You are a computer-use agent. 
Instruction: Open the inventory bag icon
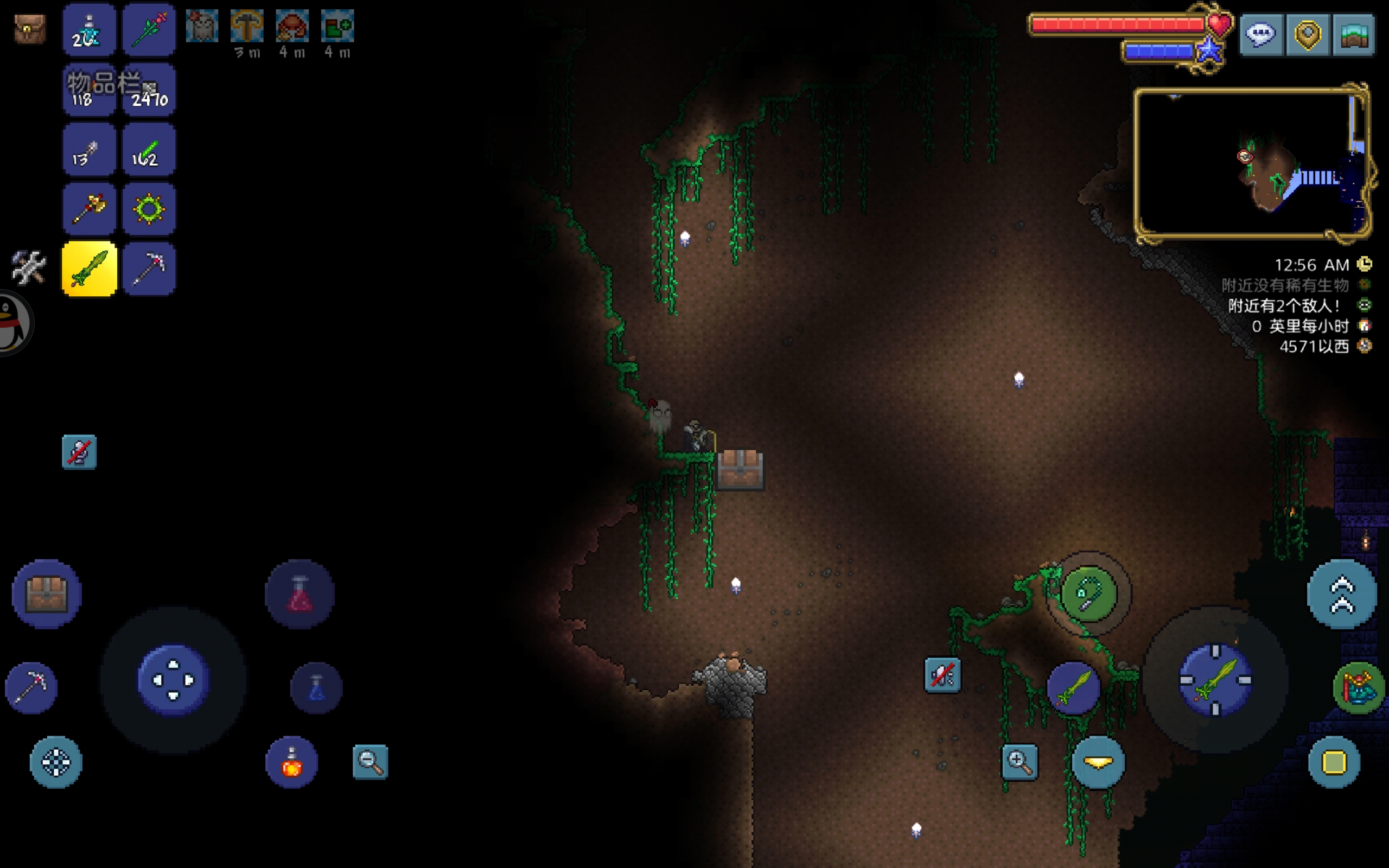click(x=30, y=29)
